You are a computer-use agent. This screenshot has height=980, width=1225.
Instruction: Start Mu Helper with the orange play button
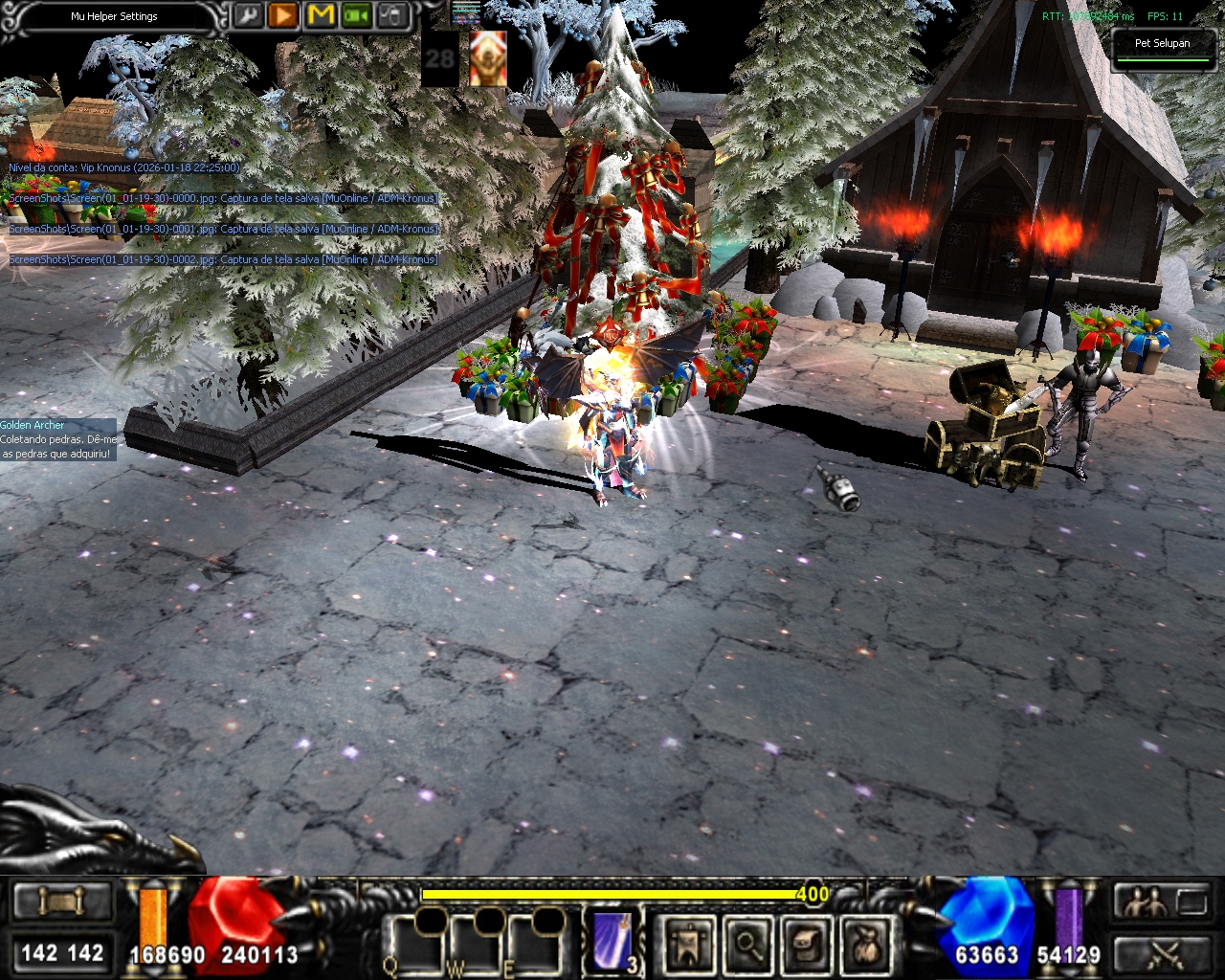(x=283, y=16)
